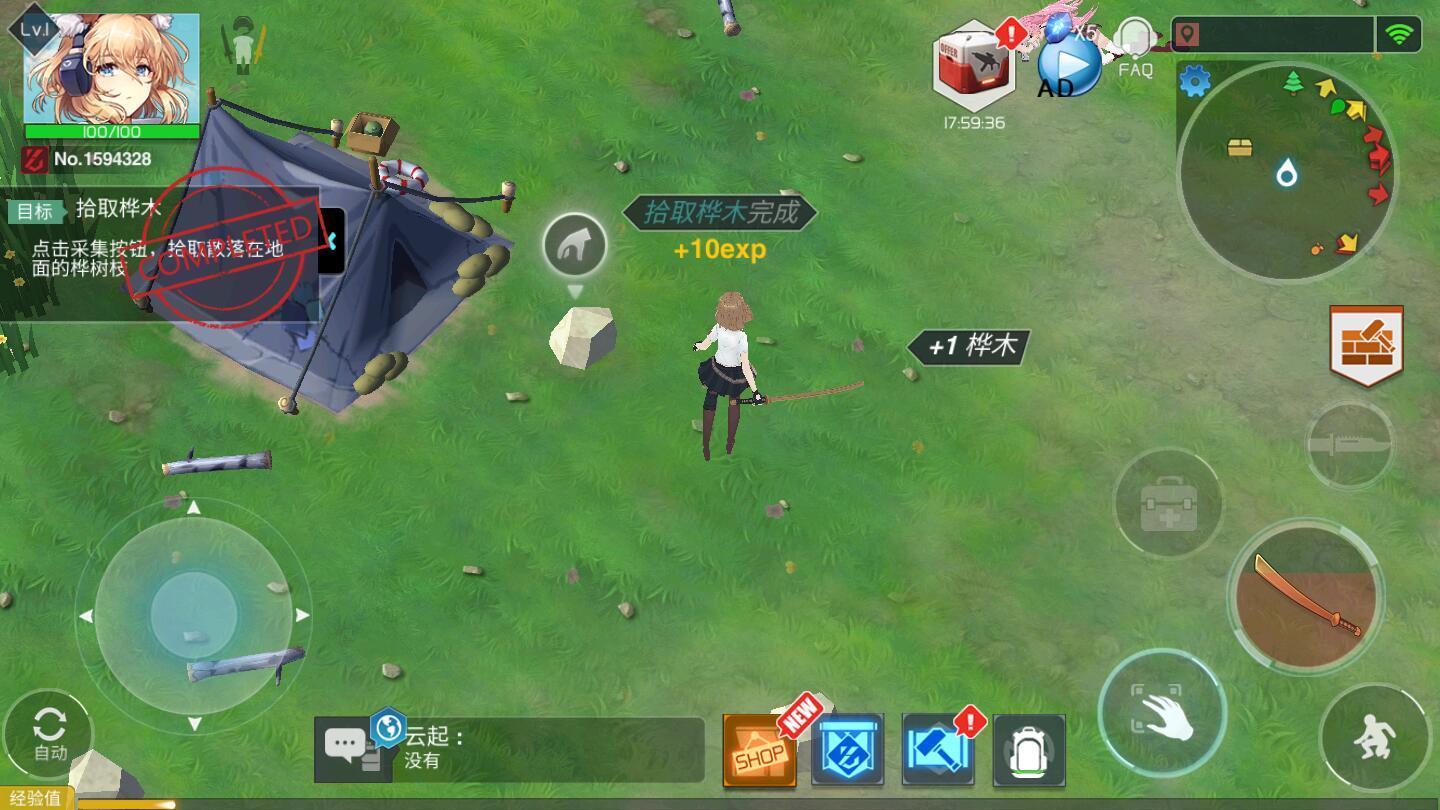Open the backpack inventory
Viewport: 1440px width, 810px height.
tap(1028, 750)
